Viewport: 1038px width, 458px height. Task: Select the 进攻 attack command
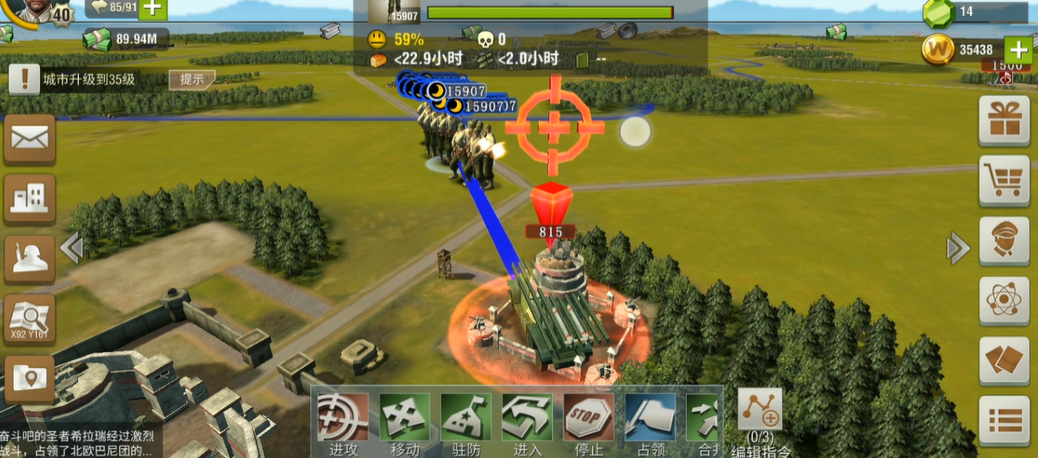click(343, 418)
